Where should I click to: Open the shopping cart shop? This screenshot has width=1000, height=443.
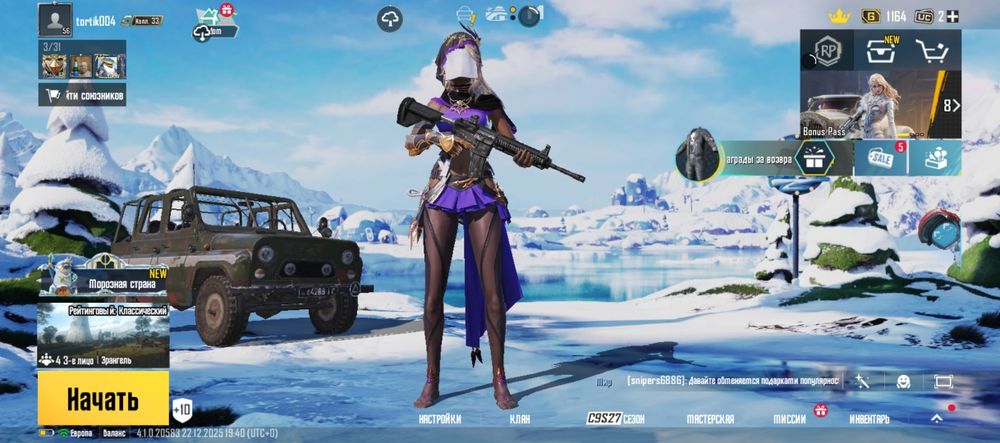pyautogui.click(x=935, y=52)
